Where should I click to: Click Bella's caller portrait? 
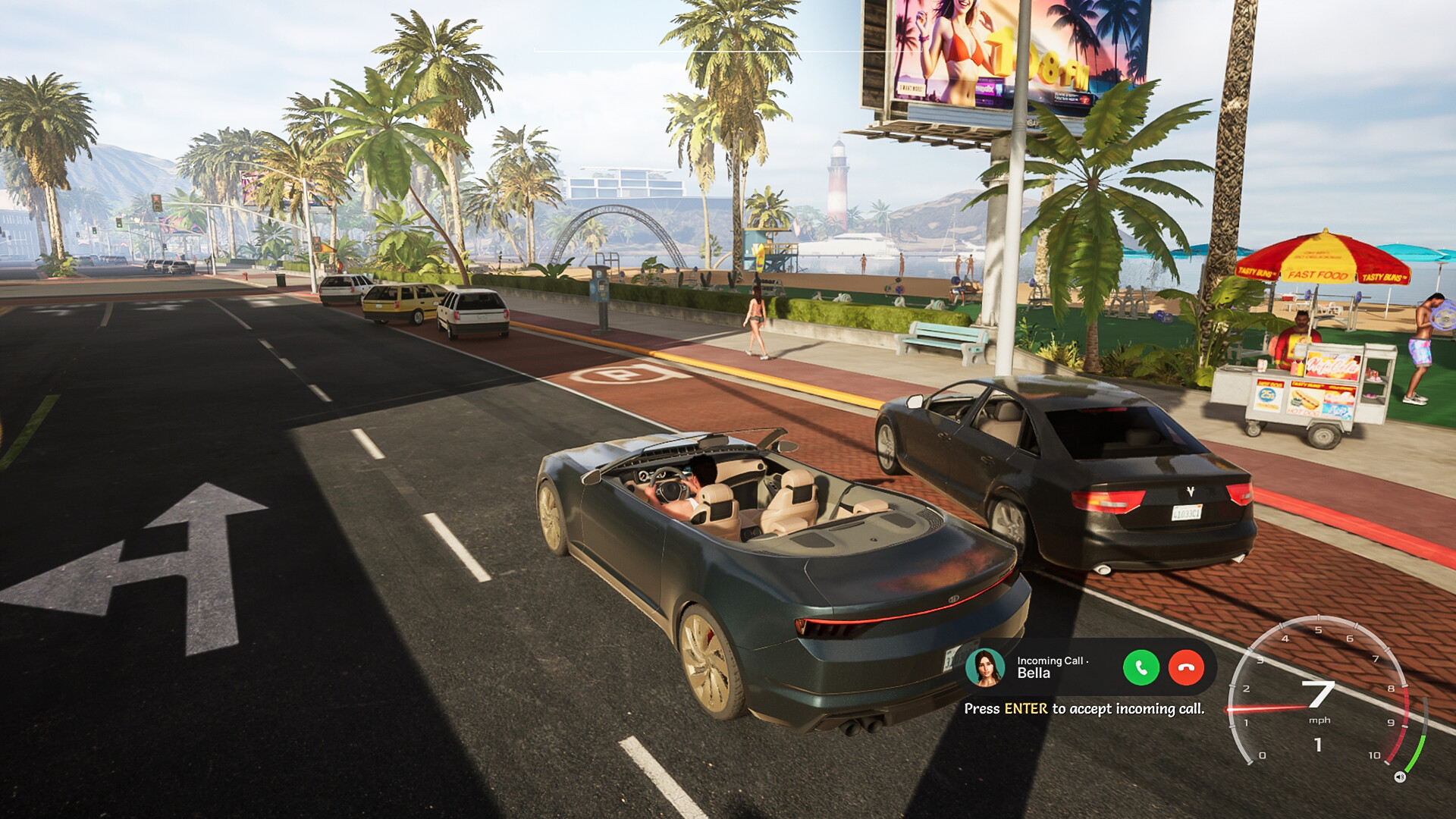coord(985,668)
